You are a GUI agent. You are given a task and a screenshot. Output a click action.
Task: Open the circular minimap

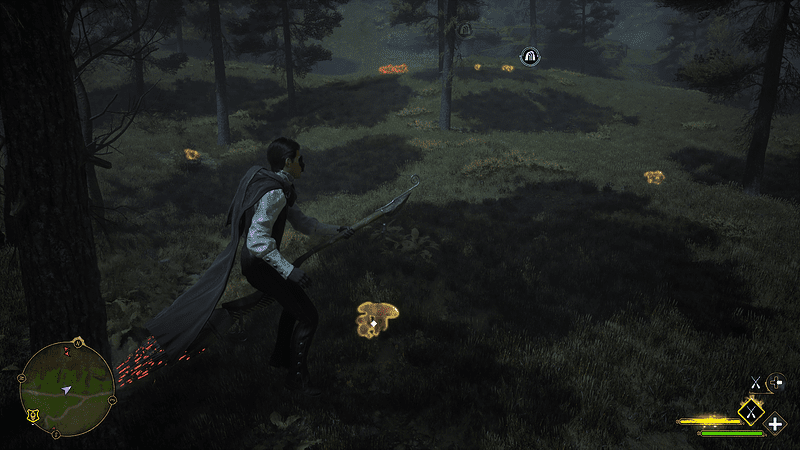(67, 386)
